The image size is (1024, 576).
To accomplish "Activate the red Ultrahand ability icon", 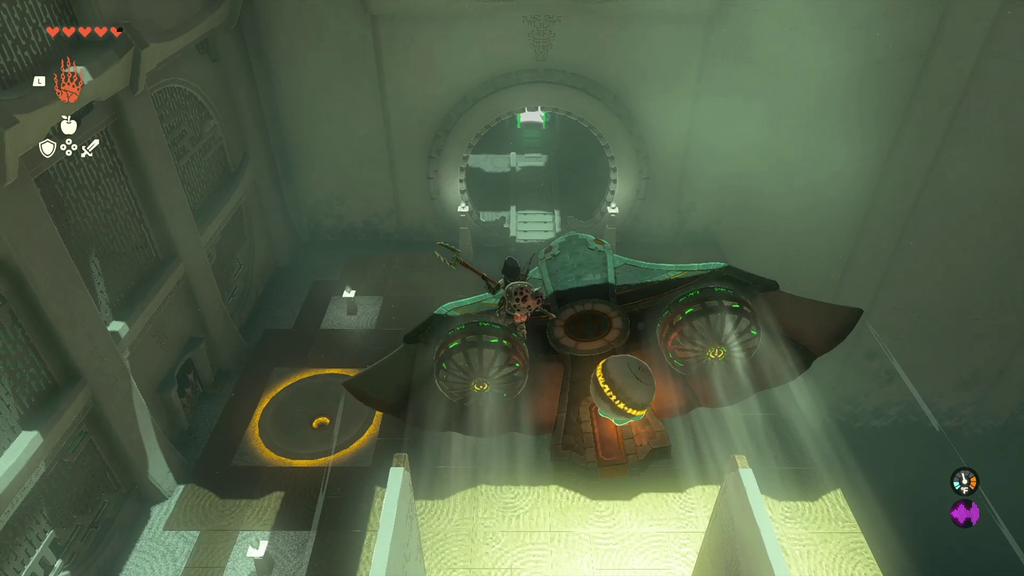I will click(67, 81).
